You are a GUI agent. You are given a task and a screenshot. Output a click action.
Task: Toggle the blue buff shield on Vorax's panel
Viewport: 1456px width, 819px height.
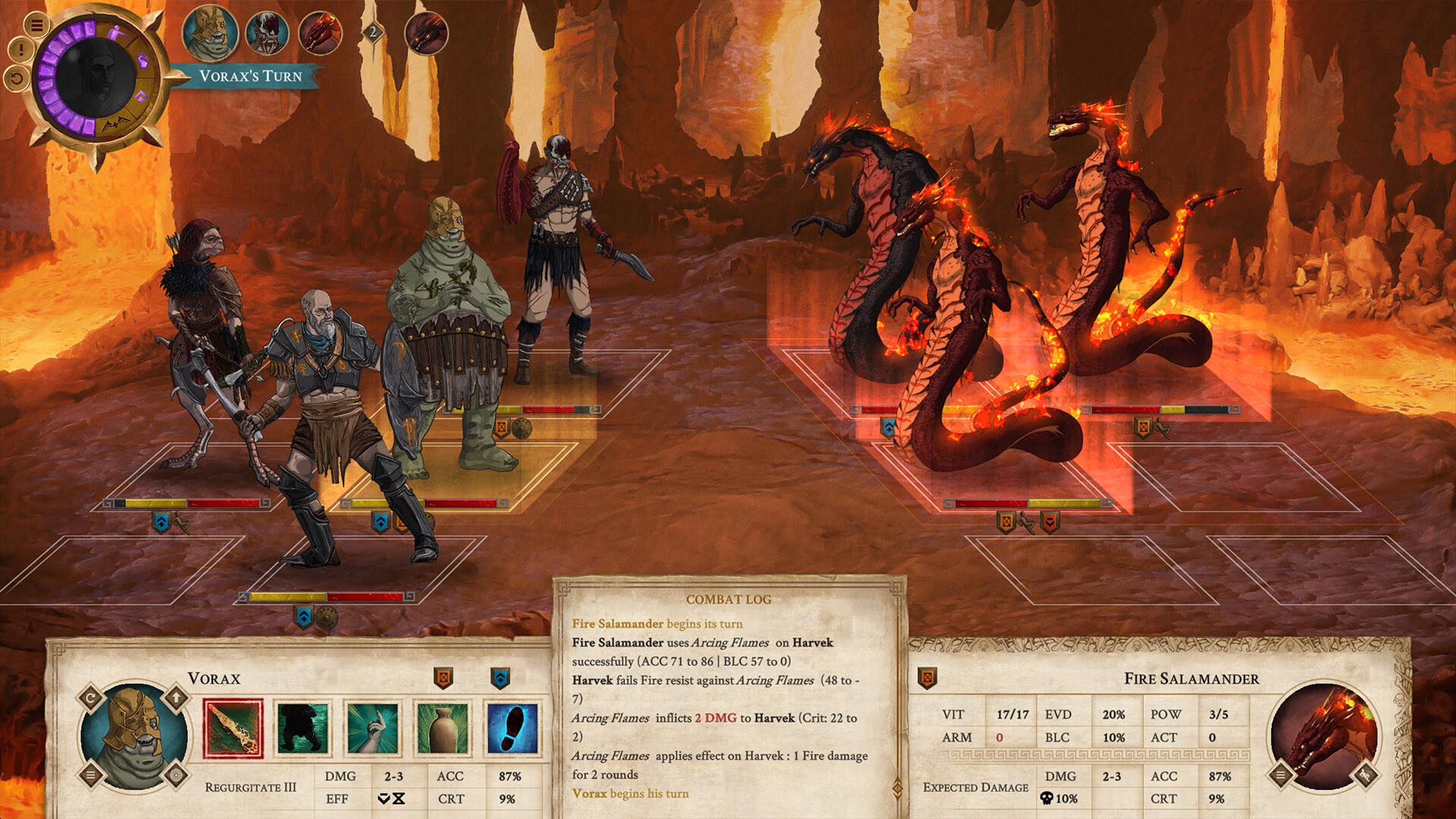(502, 677)
